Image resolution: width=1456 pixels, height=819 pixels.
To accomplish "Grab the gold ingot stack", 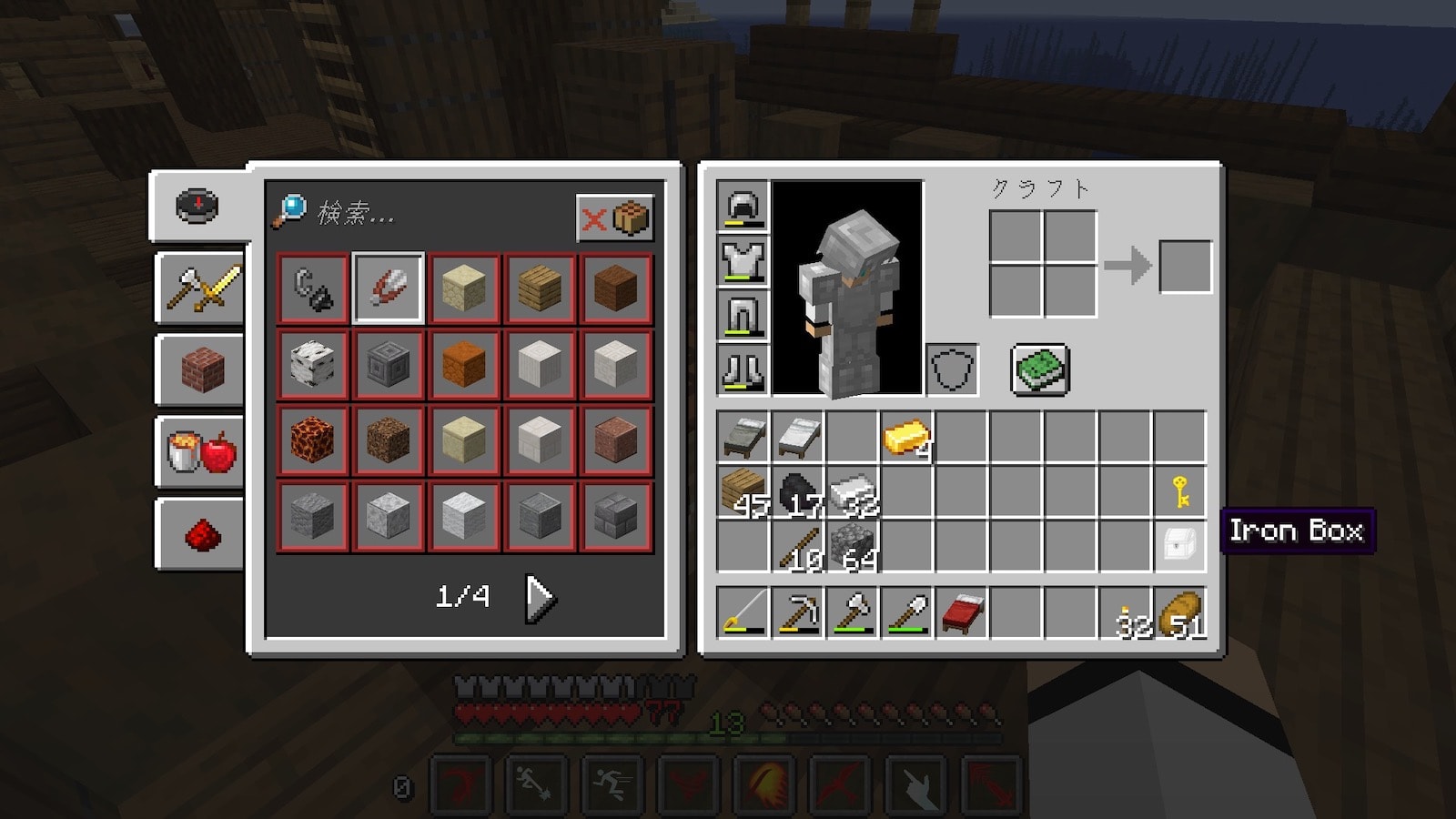I will coord(906,438).
